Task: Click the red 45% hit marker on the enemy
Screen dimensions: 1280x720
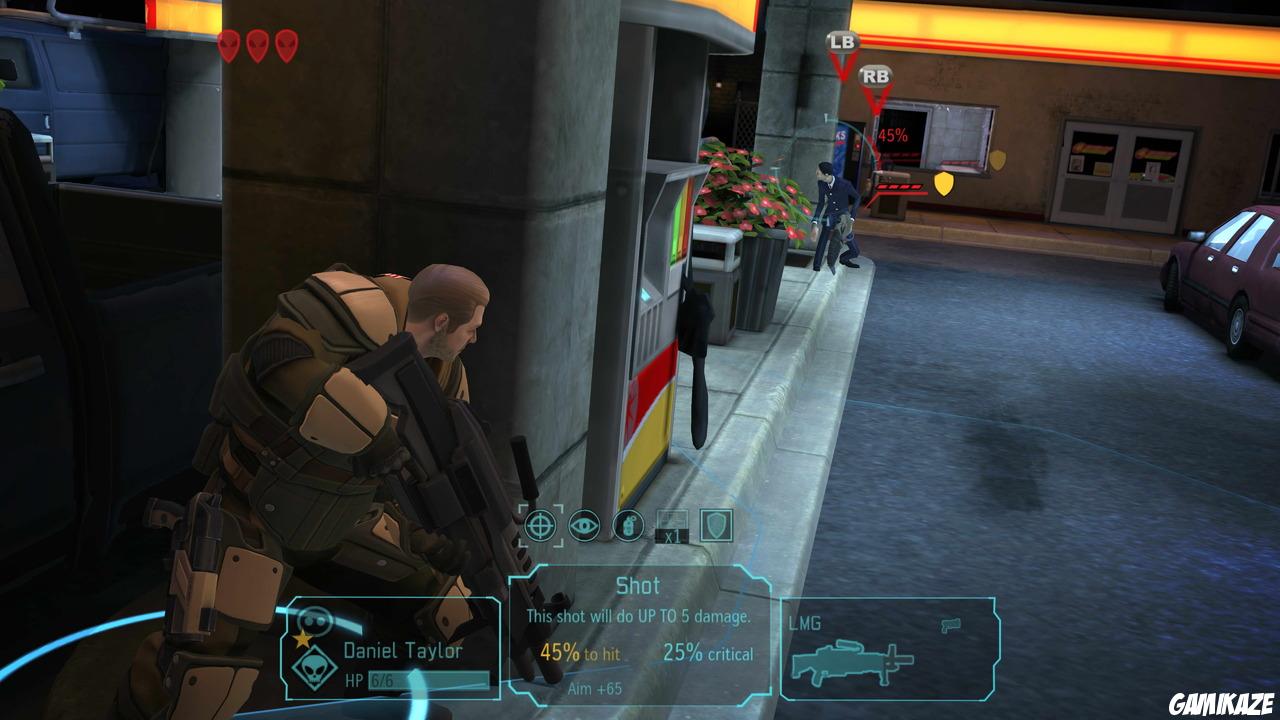Action: click(x=893, y=135)
